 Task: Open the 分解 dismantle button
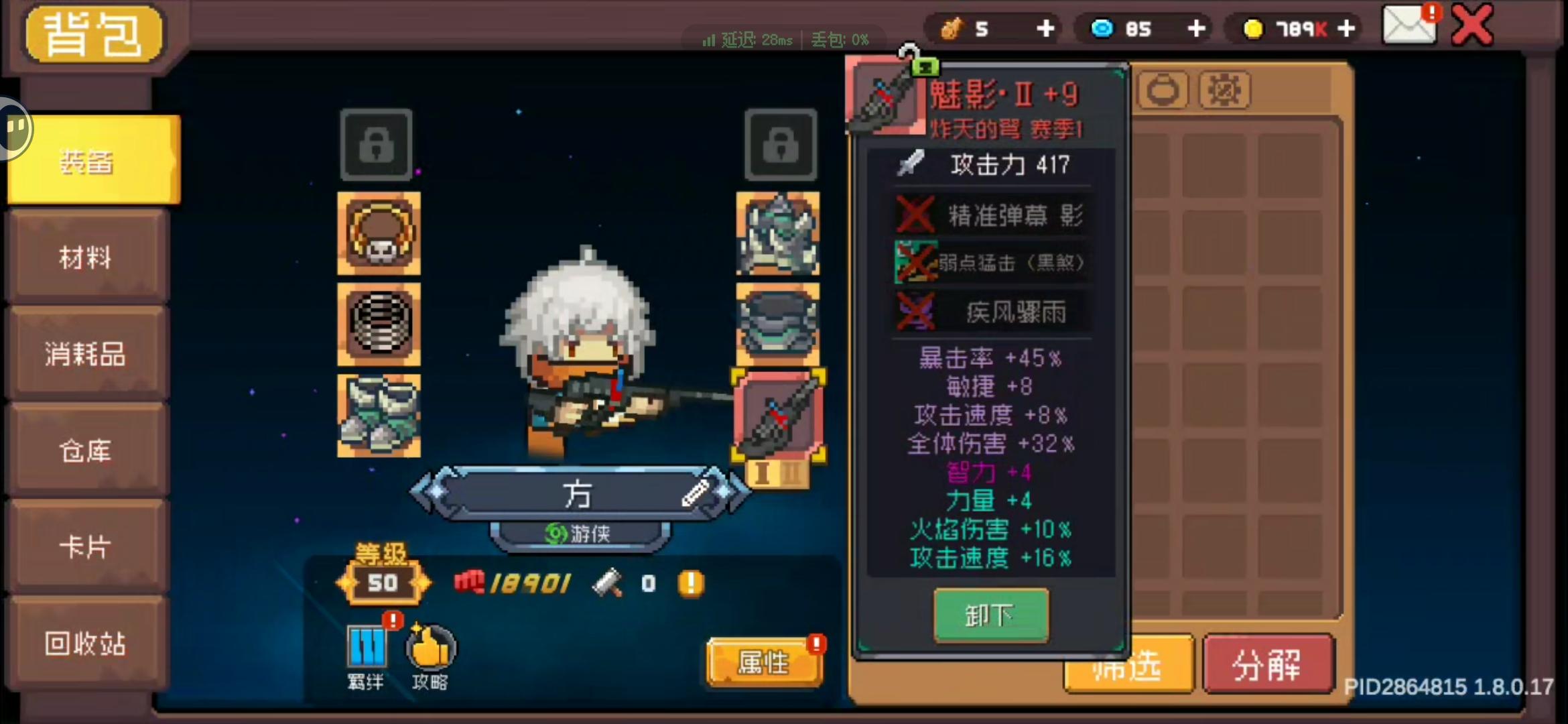point(1268,664)
